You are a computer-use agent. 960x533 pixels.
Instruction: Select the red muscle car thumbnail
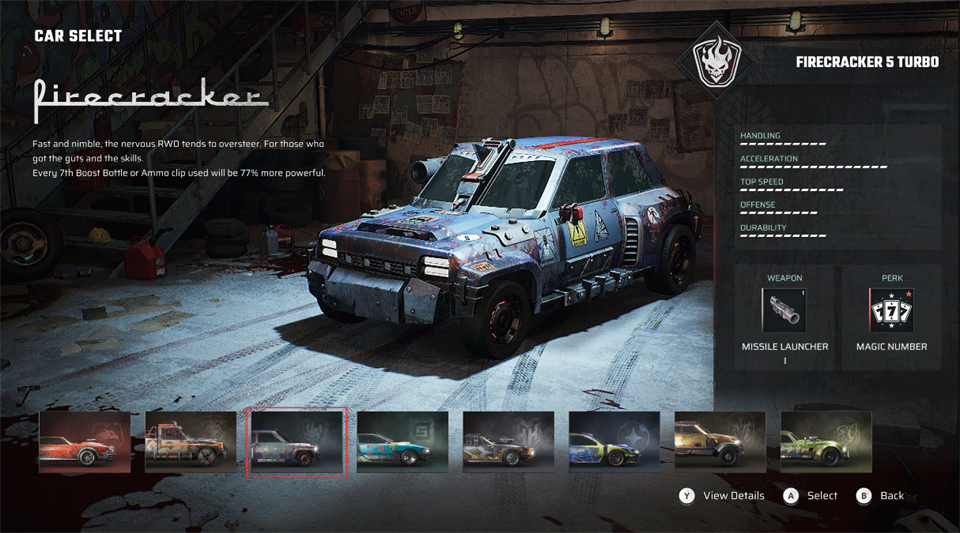tap(85, 441)
